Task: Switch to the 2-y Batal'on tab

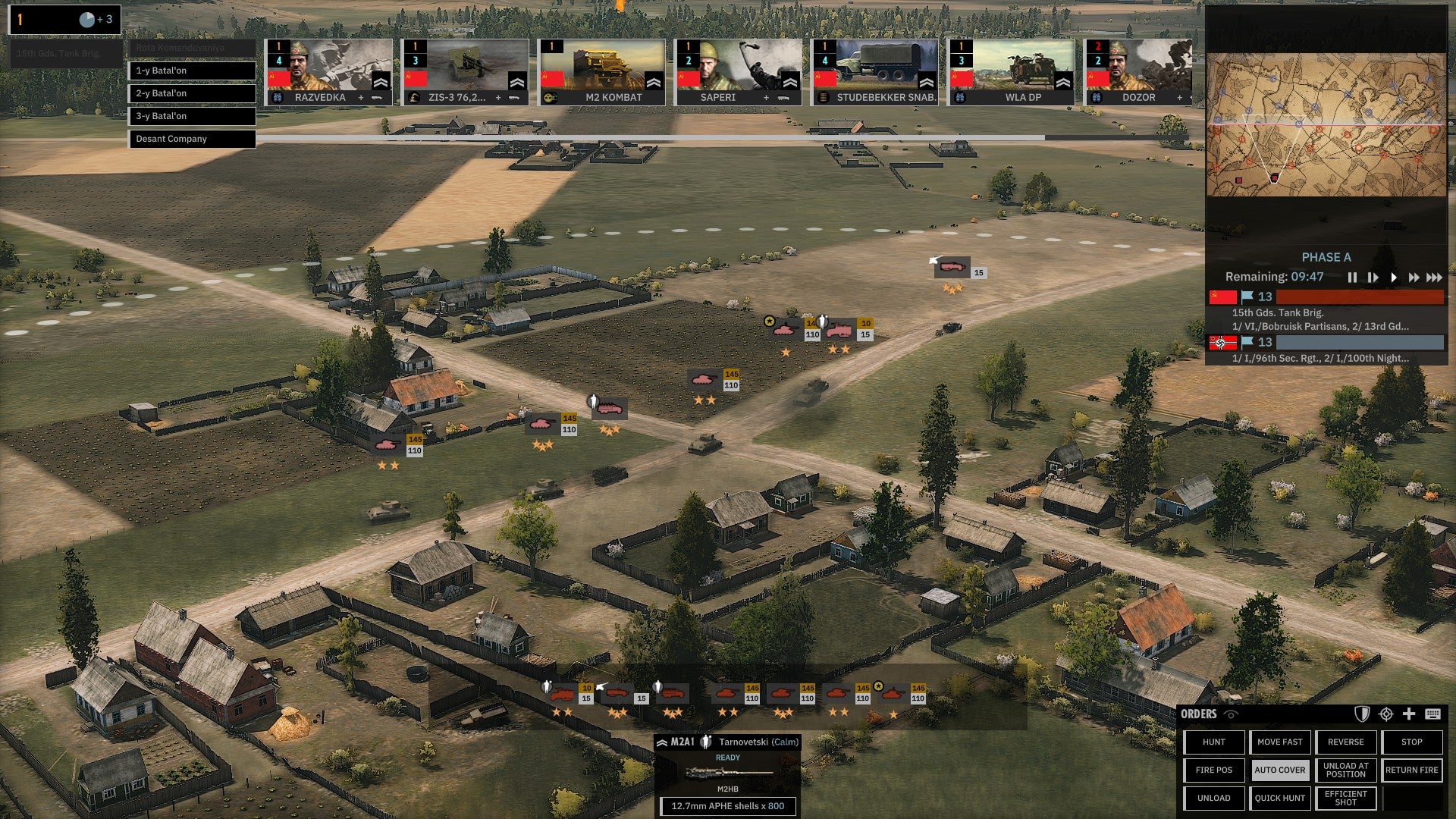Action: pos(192,93)
